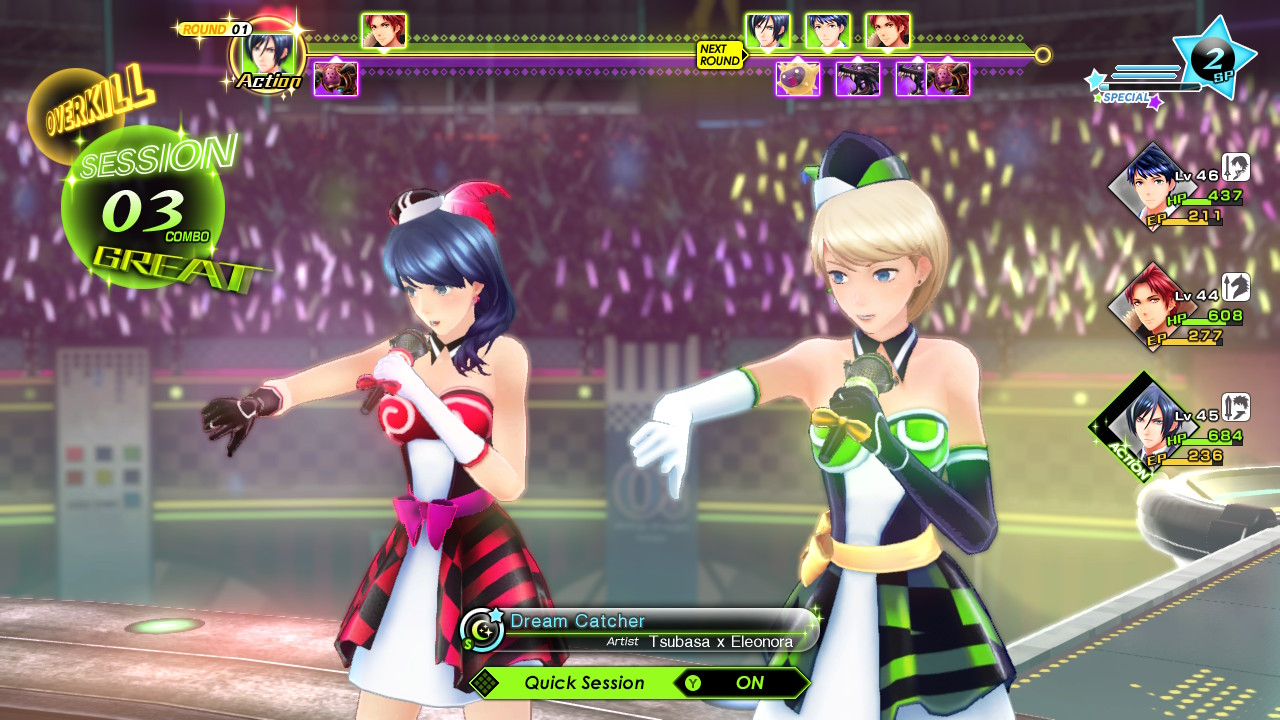
Task: Click the class icon beside Lv 45
Action: pyautogui.click(x=1236, y=407)
